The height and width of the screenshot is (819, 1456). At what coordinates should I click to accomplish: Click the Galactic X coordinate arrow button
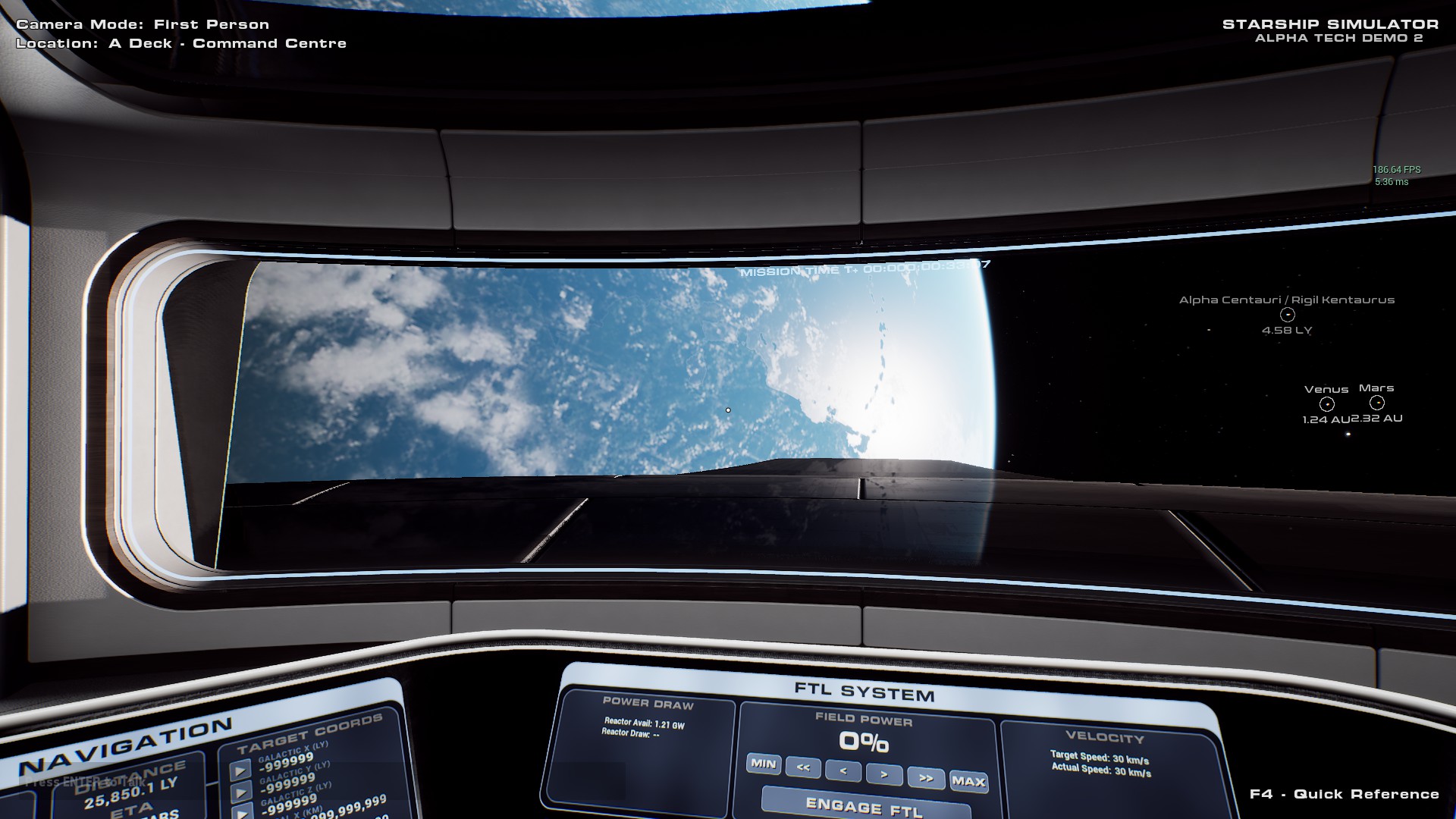coord(240,771)
